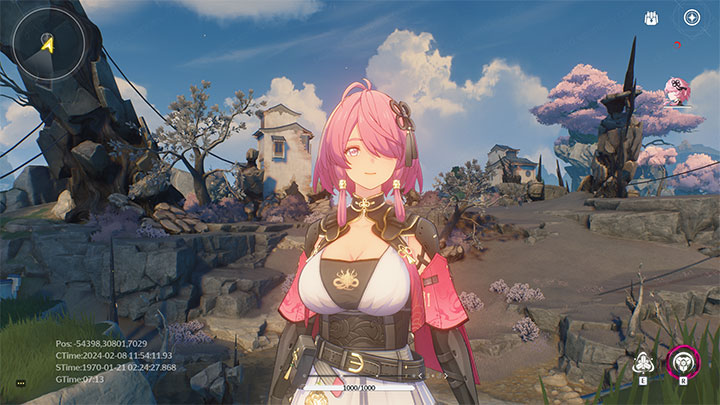Select the pink-haired chibi character portrait
Image resolution: width=720 pixels, height=405 pixels.
[x=678, y=91]
